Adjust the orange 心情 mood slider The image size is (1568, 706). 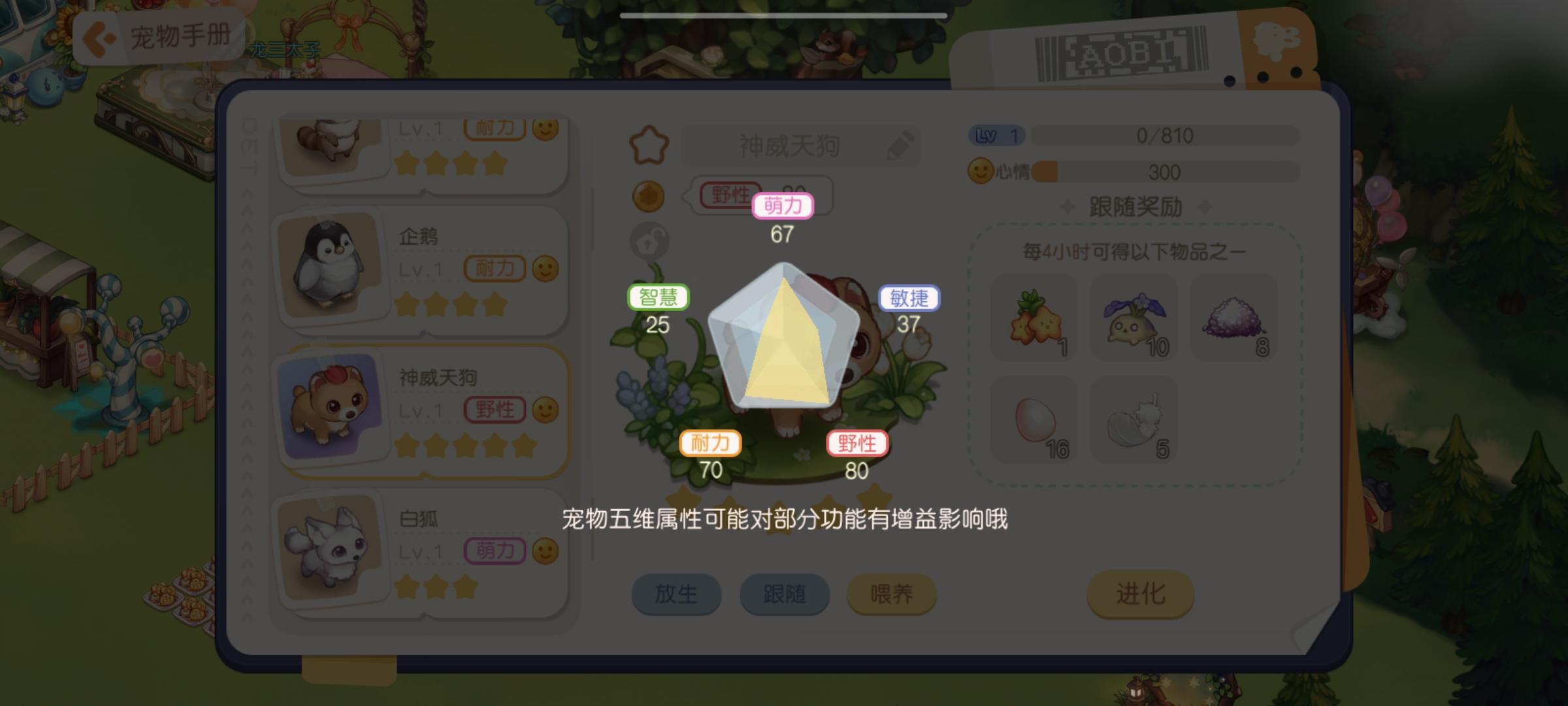click(1045, 171)
